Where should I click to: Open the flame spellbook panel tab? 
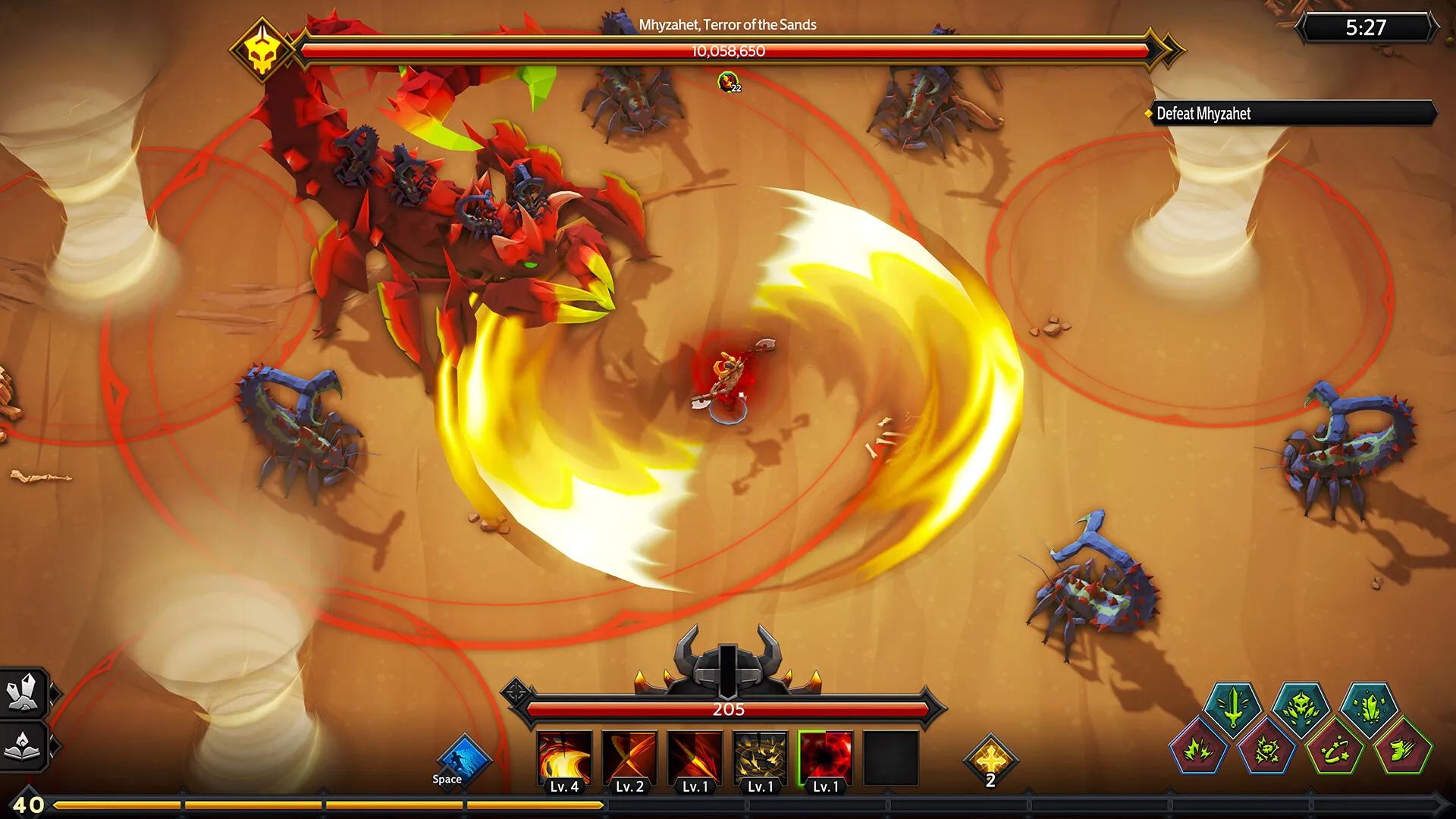(x=24, y=745)
